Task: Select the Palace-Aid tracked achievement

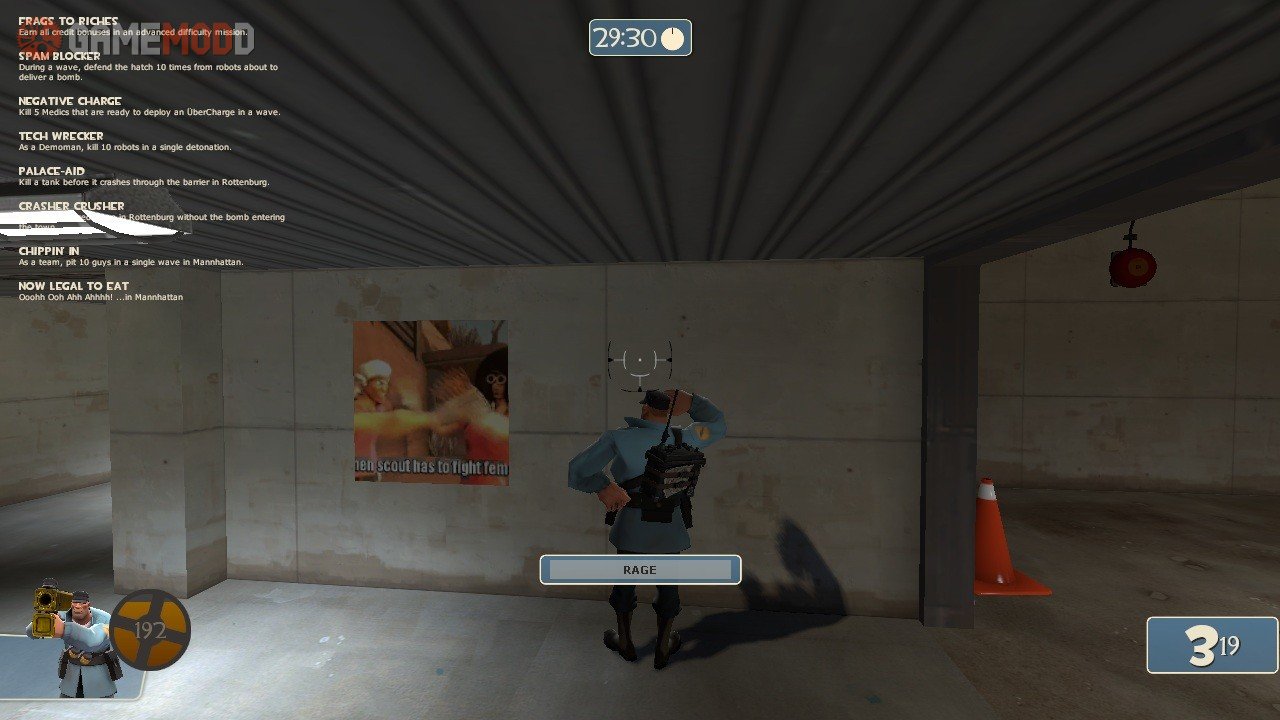Action: click(52, 171)
